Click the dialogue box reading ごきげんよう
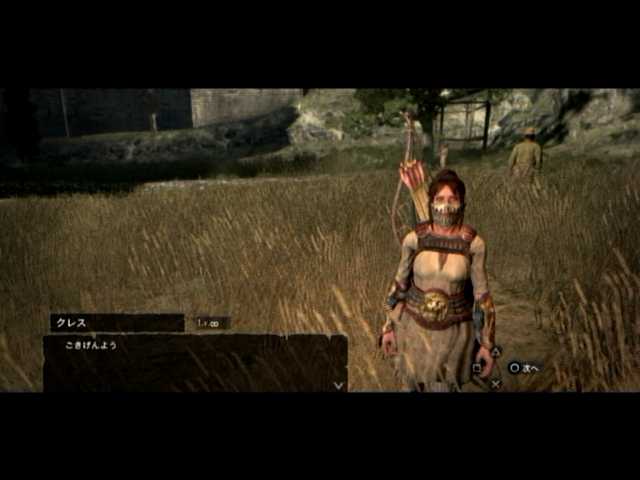640x480 pixels. [x=195, y=362]
